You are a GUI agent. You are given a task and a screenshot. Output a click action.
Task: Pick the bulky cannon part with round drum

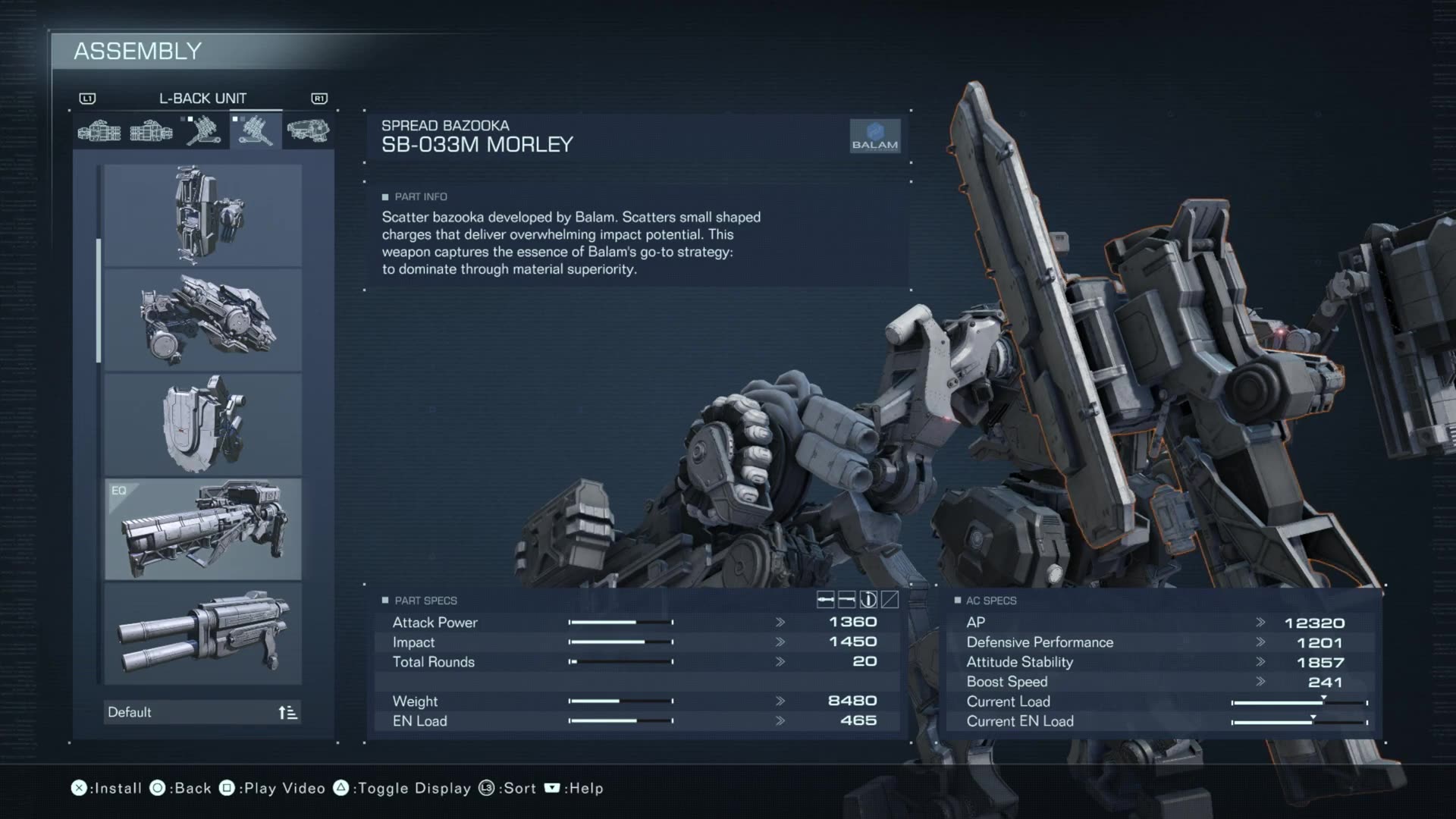(x=203, y=320)
